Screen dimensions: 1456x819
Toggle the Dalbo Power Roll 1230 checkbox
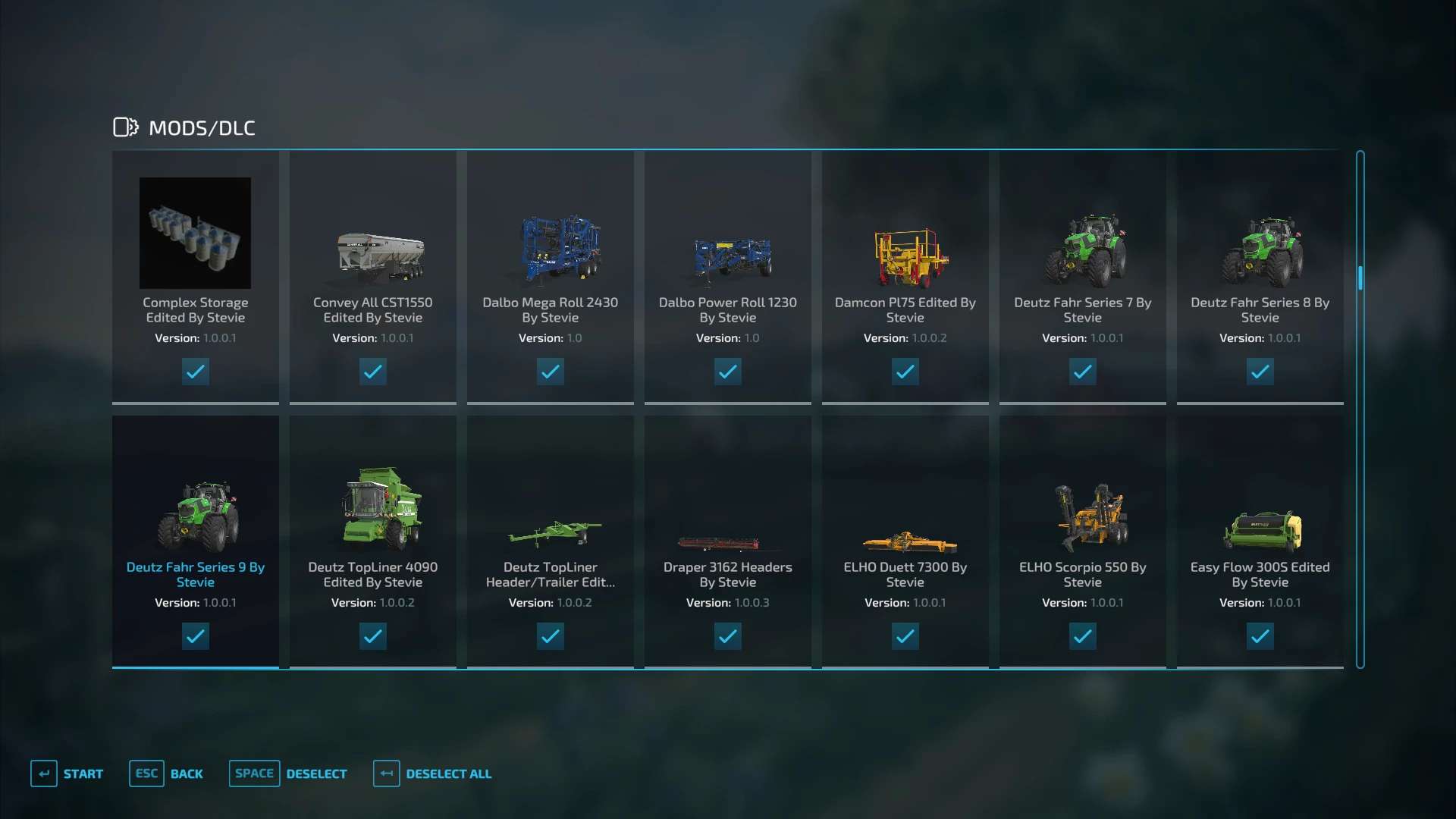pyautogui.click(x=727, y=372)
